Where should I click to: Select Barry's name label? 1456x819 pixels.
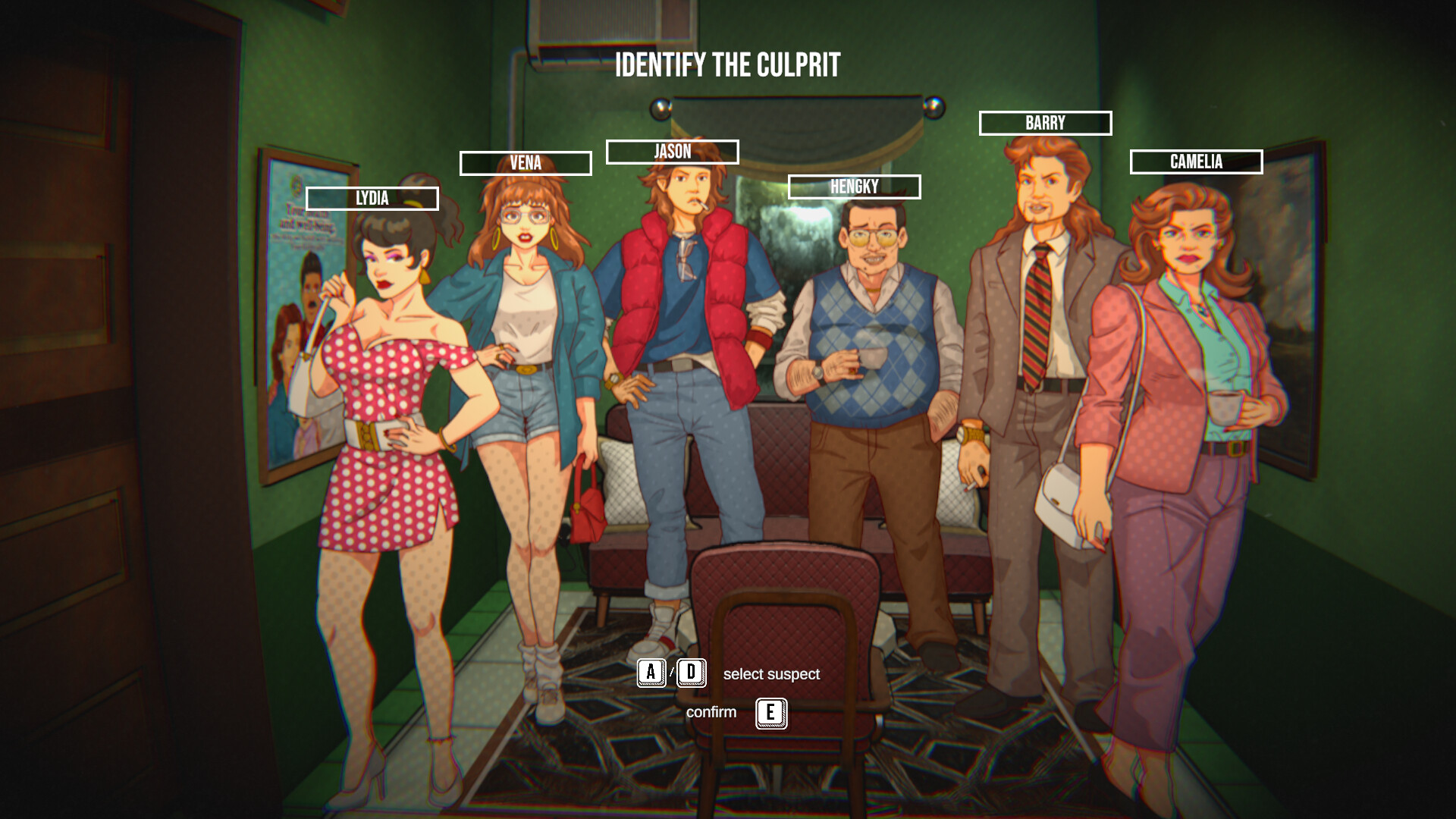click(x=1045, y=123)
